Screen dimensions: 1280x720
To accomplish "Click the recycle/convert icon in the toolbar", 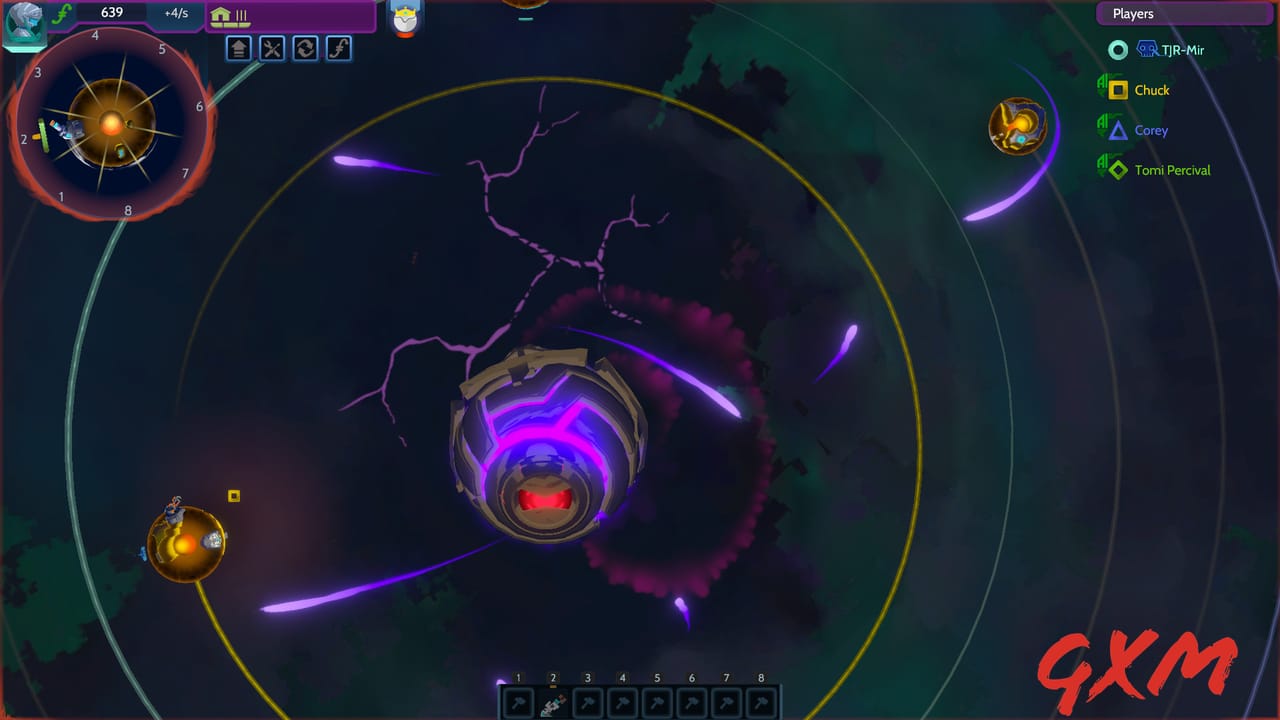I will click(306, 48).
